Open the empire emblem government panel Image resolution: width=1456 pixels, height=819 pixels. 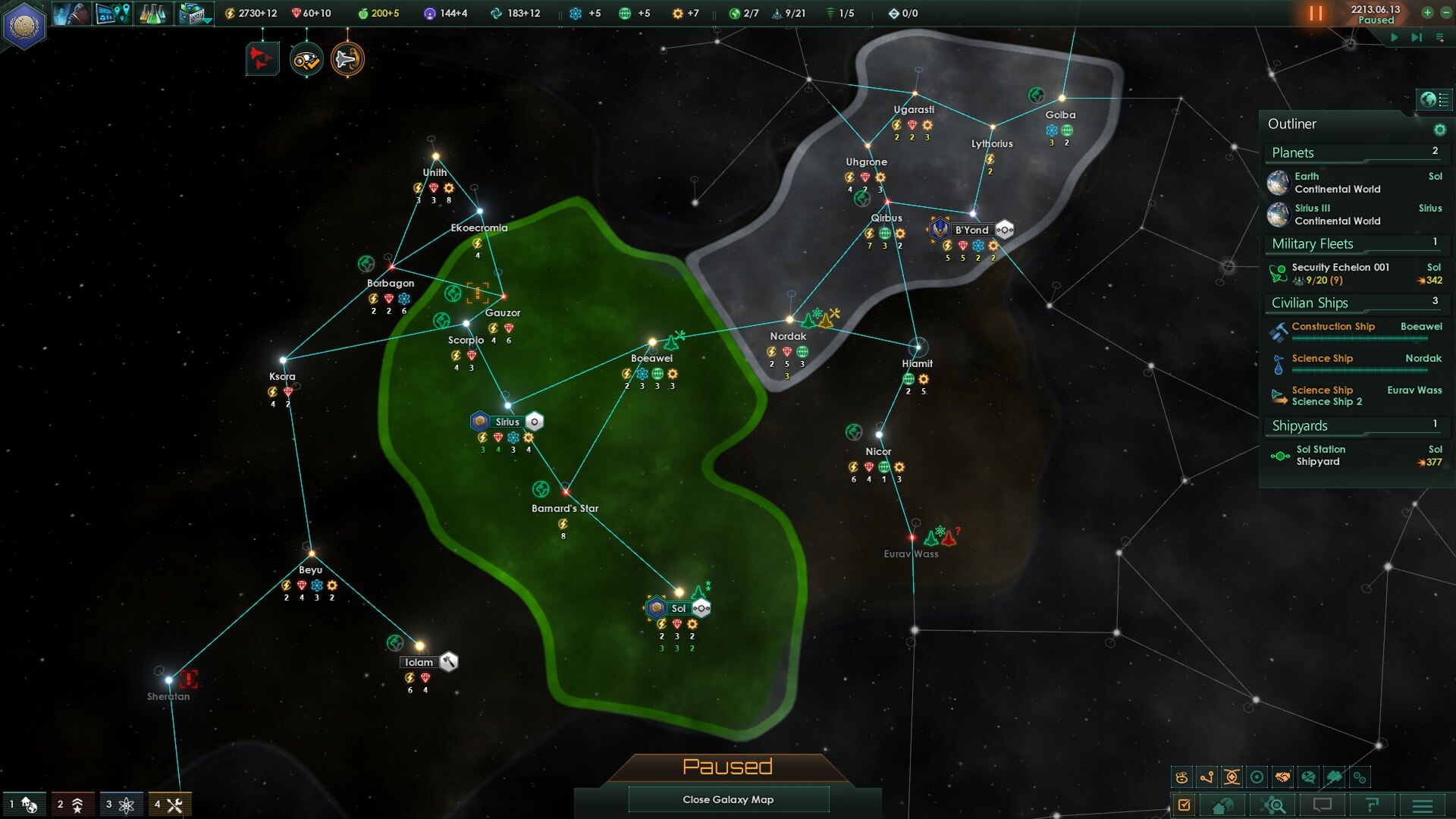tap(24, 26)
